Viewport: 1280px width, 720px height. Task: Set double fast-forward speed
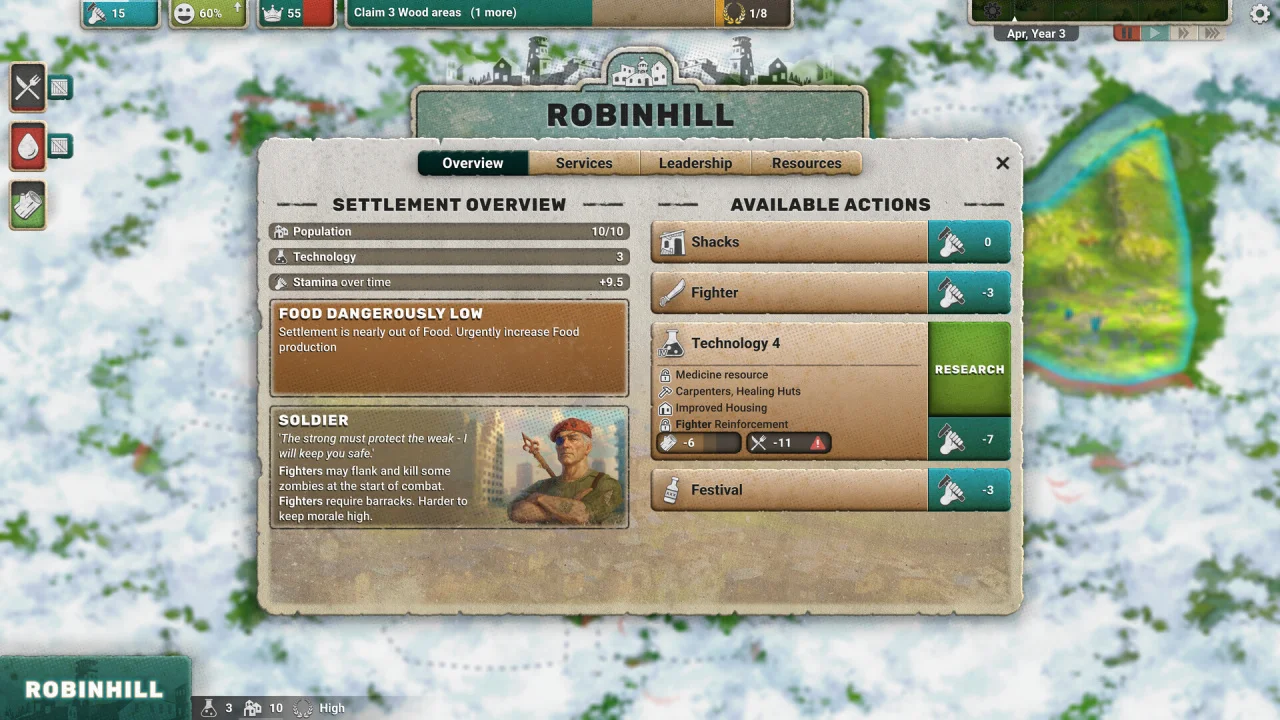pyautogui.click(x=1184, y=34)
